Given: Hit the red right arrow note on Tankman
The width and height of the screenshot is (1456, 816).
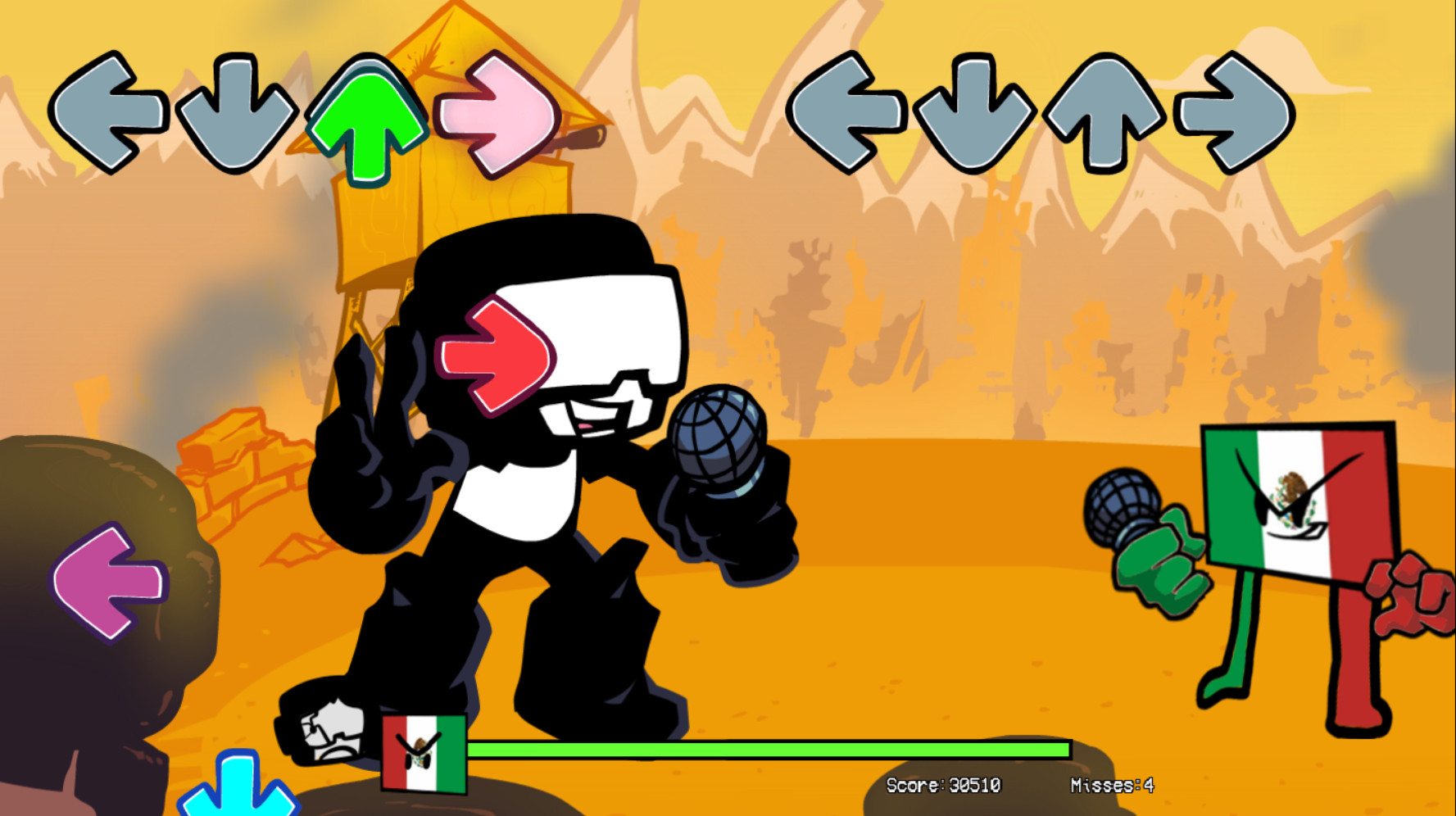Looking at the screenshot, I should click(496, 356).
